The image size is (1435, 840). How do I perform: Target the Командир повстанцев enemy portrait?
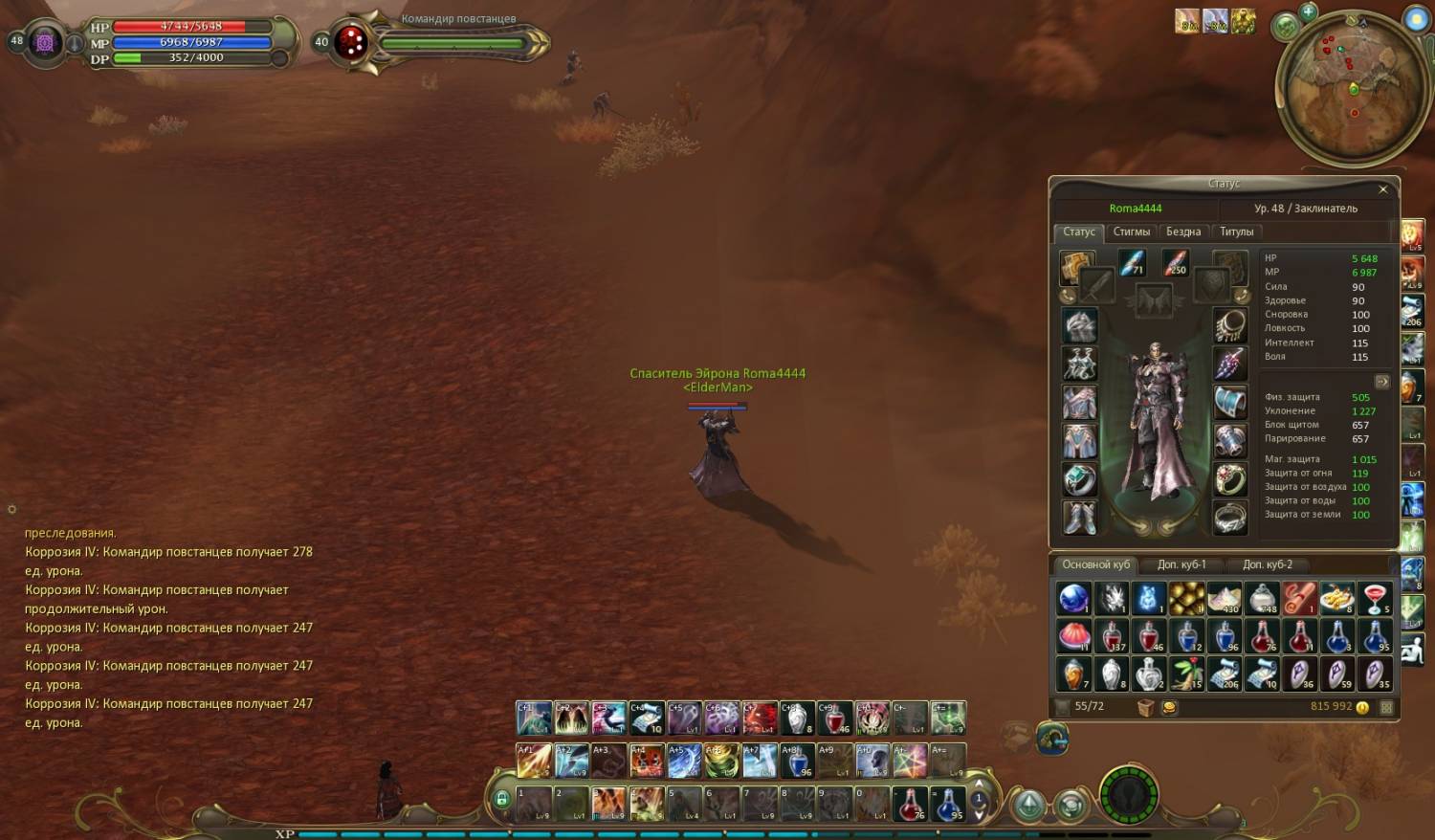click(352, 42)
